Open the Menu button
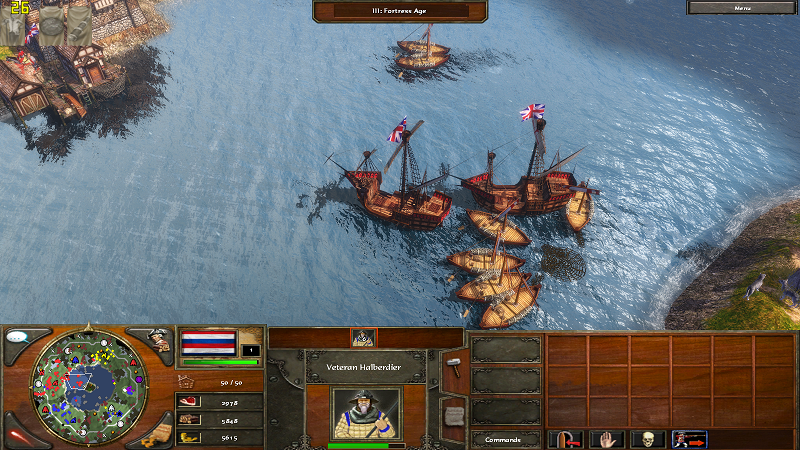 tap(743, 7)
